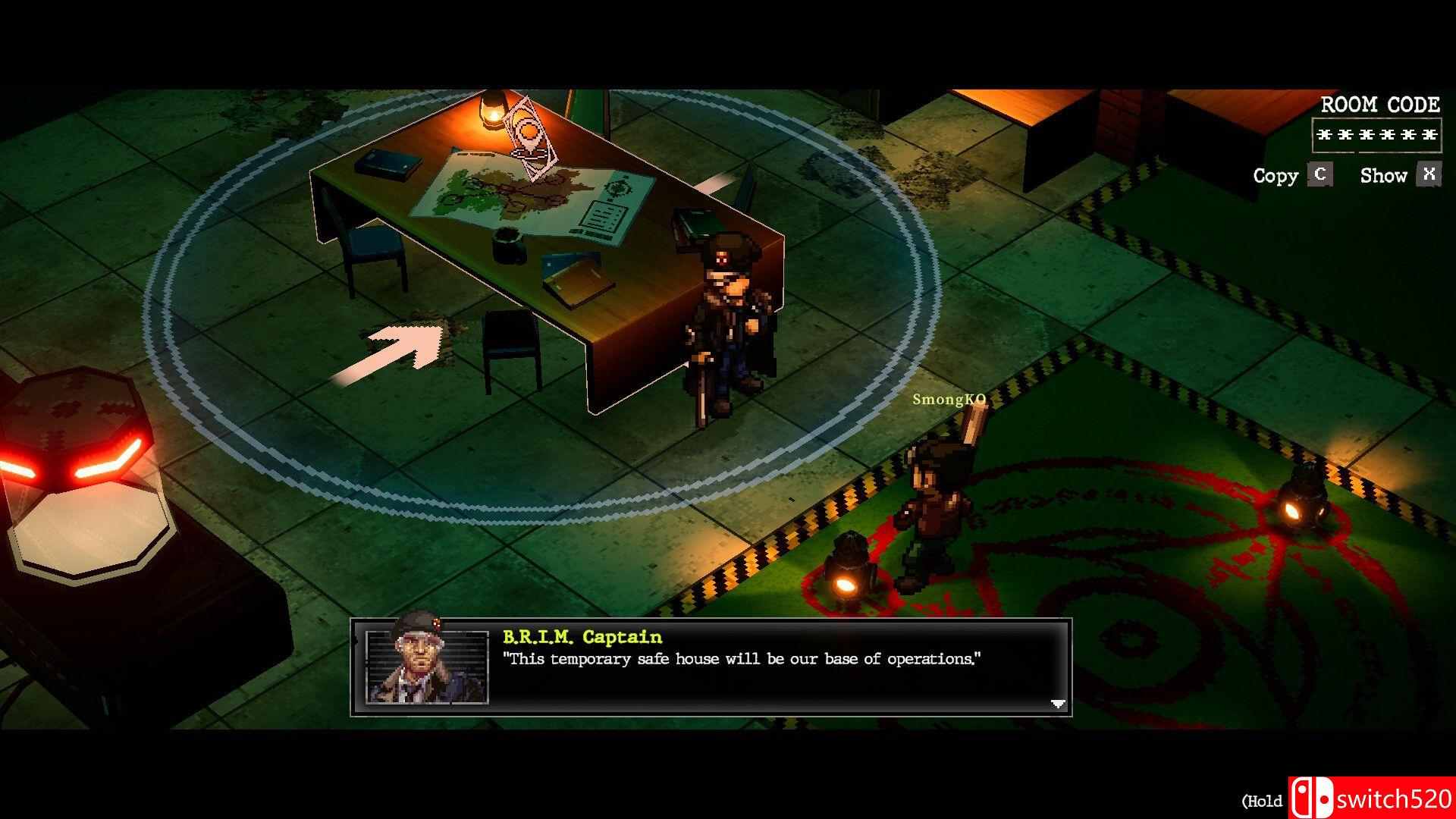
Task: Click the C key icon beside Copy
Action: coord(1319,175)
